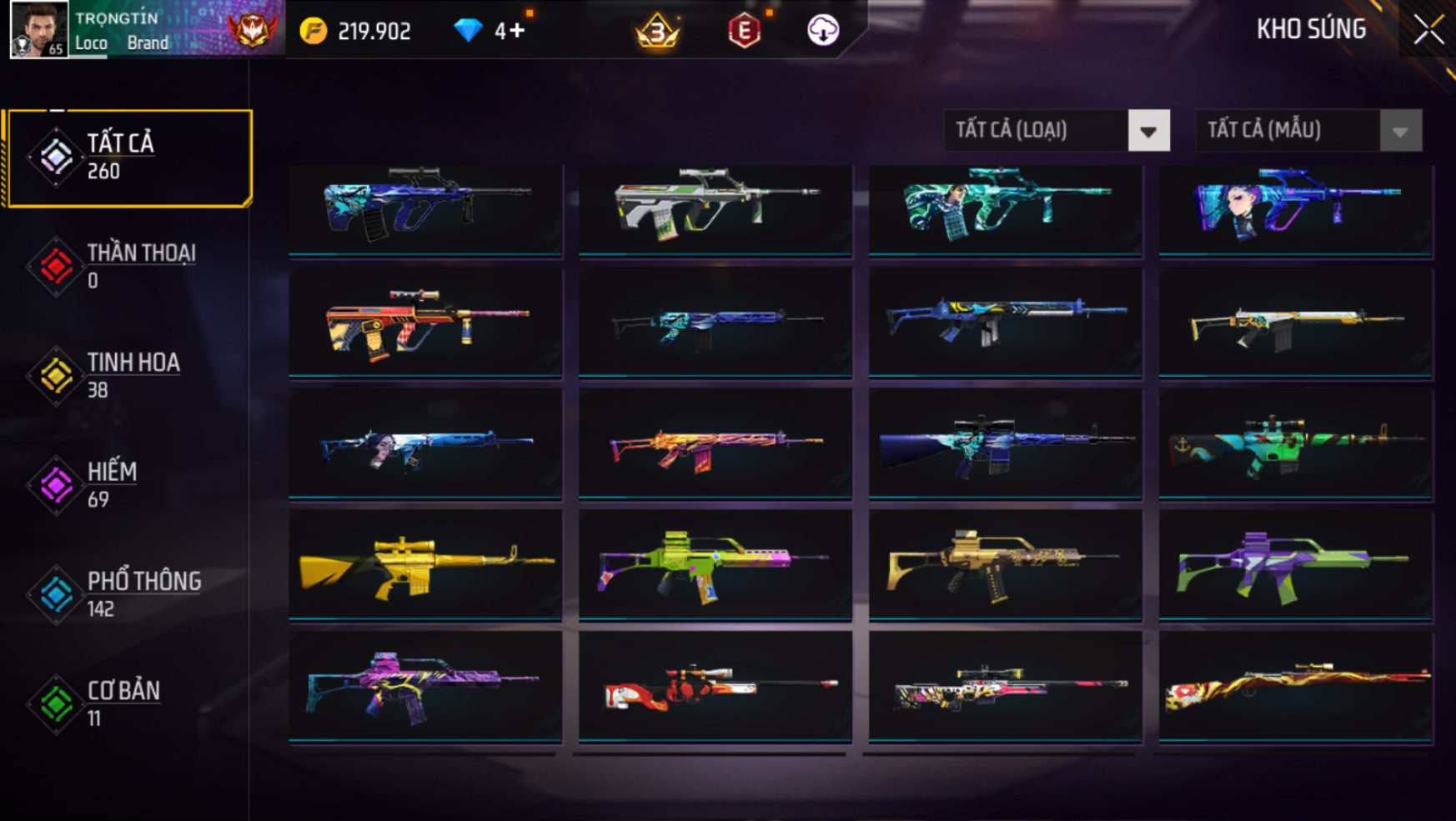The height and width of the screenshot is (821, 1456).
Task: Pick the lime green and pink G36 skin
Action: tap(715, 564)
